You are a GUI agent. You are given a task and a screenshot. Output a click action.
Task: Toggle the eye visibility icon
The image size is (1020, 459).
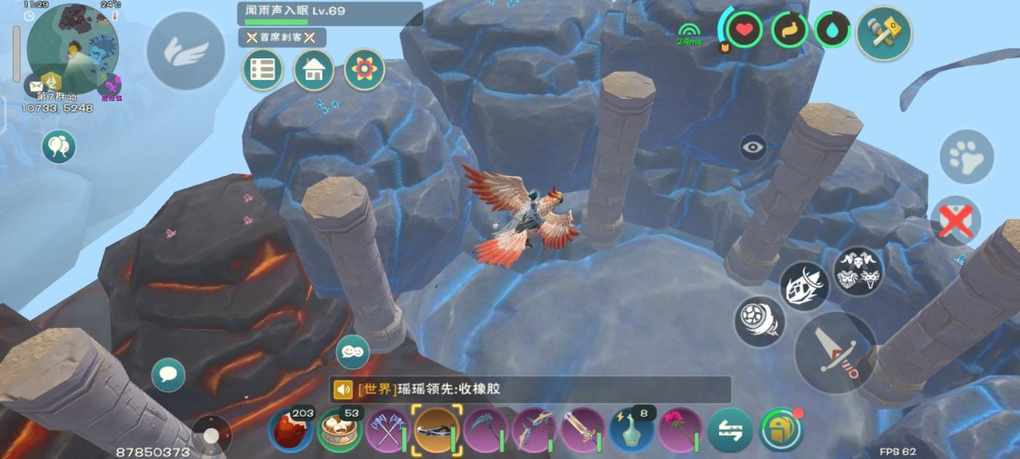[x=753, y=148]
